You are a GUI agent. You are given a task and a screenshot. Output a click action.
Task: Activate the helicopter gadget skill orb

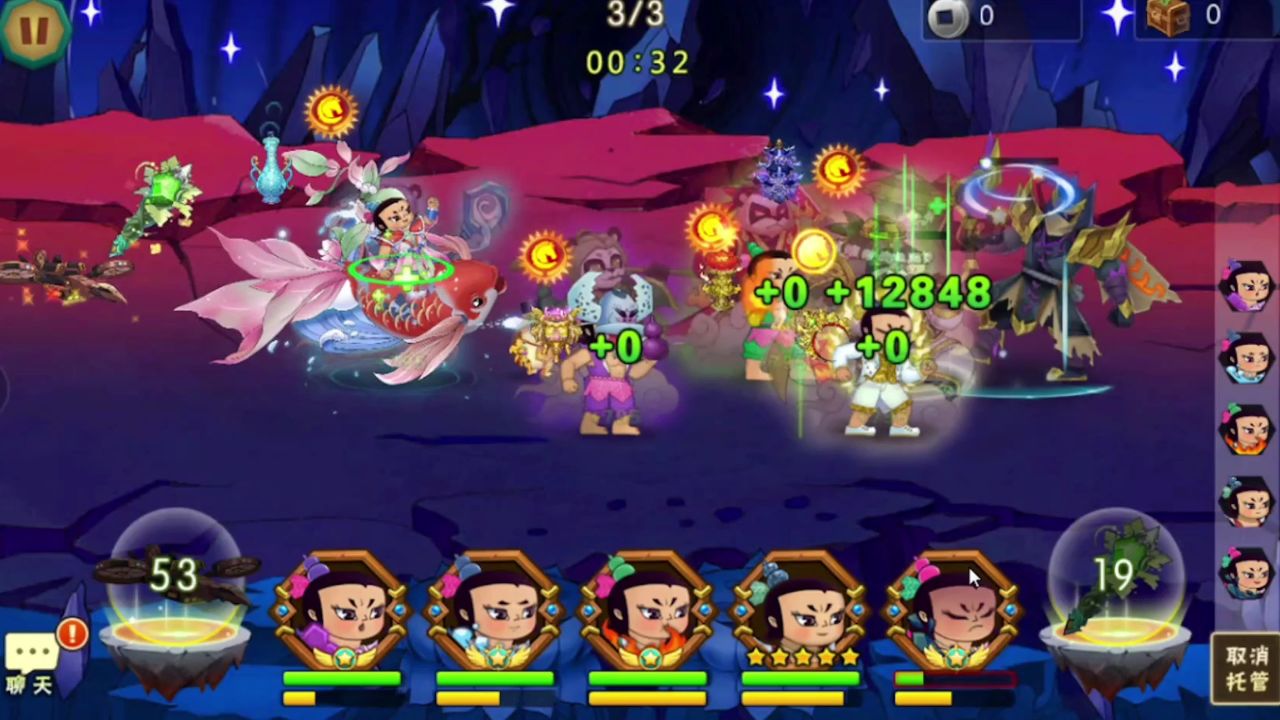(x=175, y=590)
